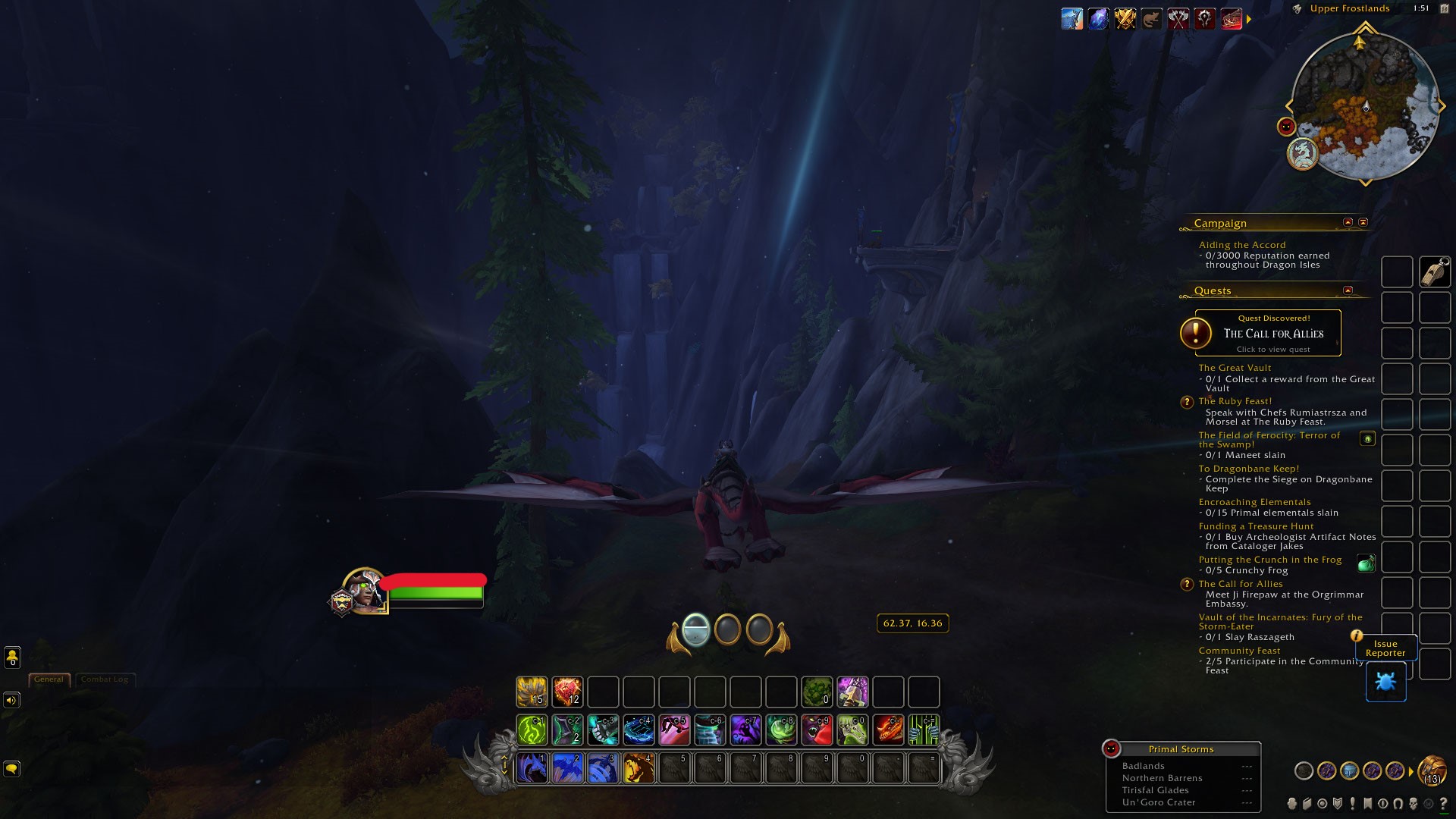Screen dimensions: 1456x819
Task: Open the calendar button beside the clock
Action: point(1444,8)
